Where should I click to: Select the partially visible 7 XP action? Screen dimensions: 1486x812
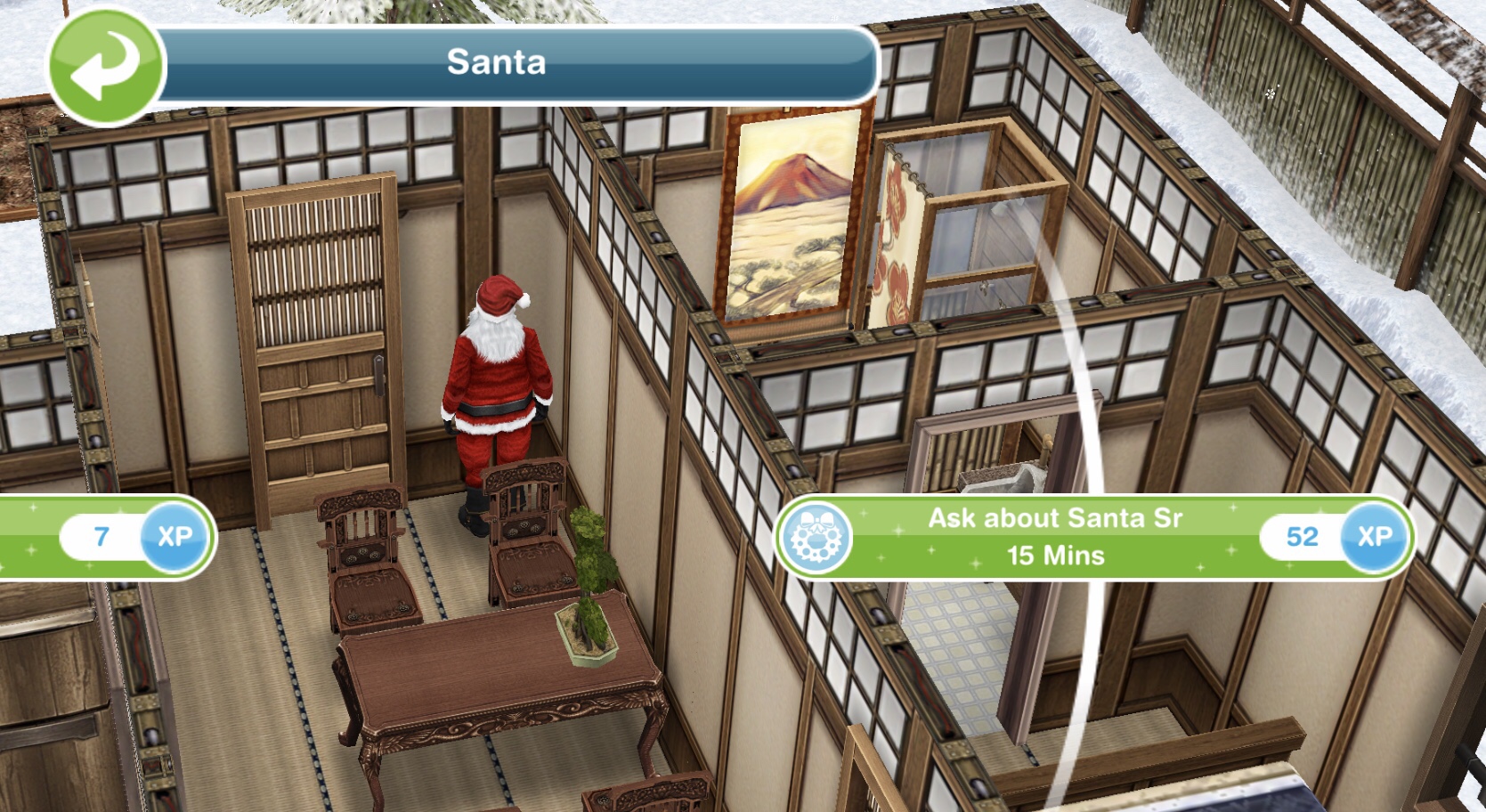point(105,537)
